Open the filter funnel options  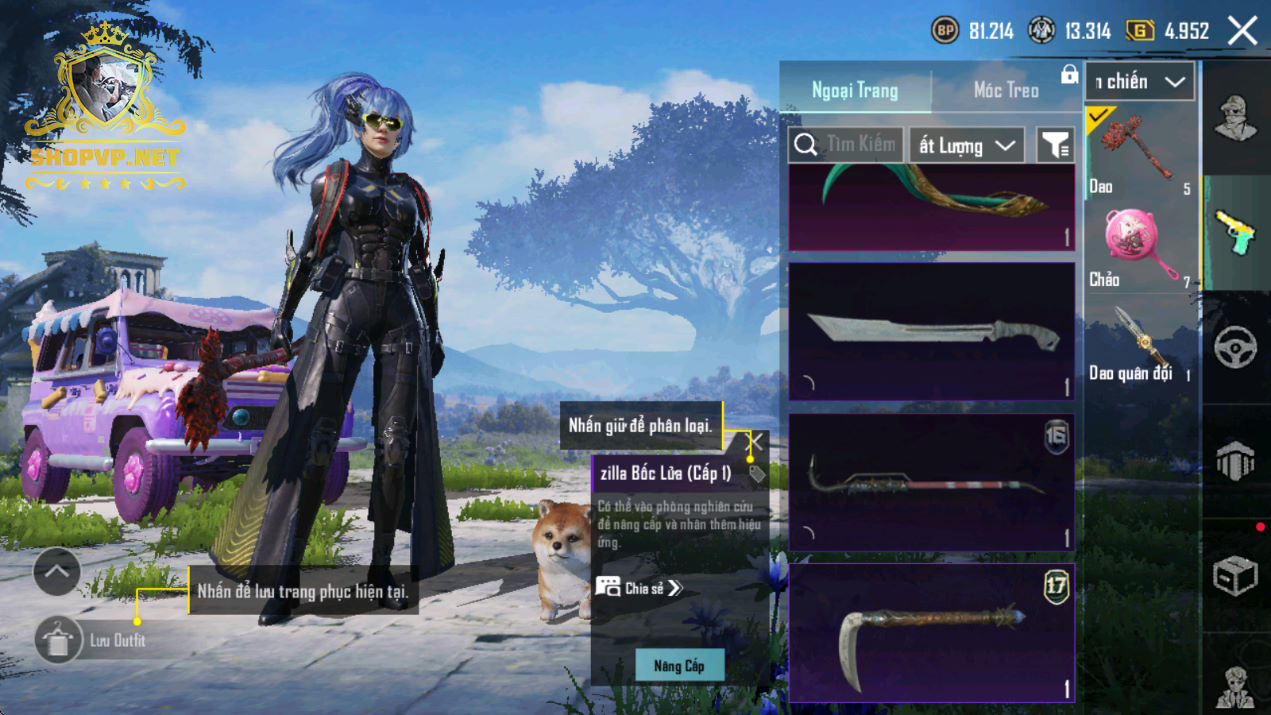tap(1055, 146)
